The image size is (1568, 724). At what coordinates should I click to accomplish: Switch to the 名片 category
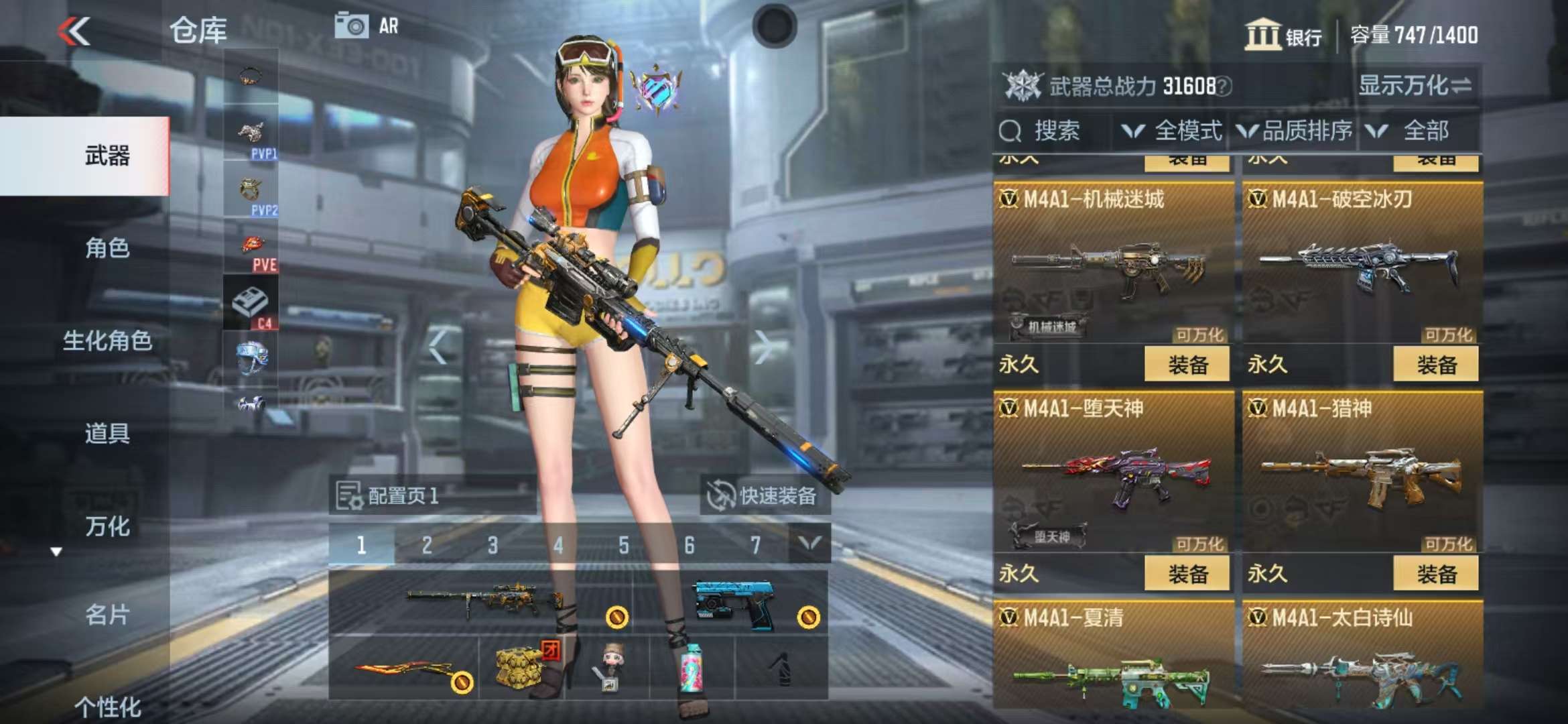[107, 614]
